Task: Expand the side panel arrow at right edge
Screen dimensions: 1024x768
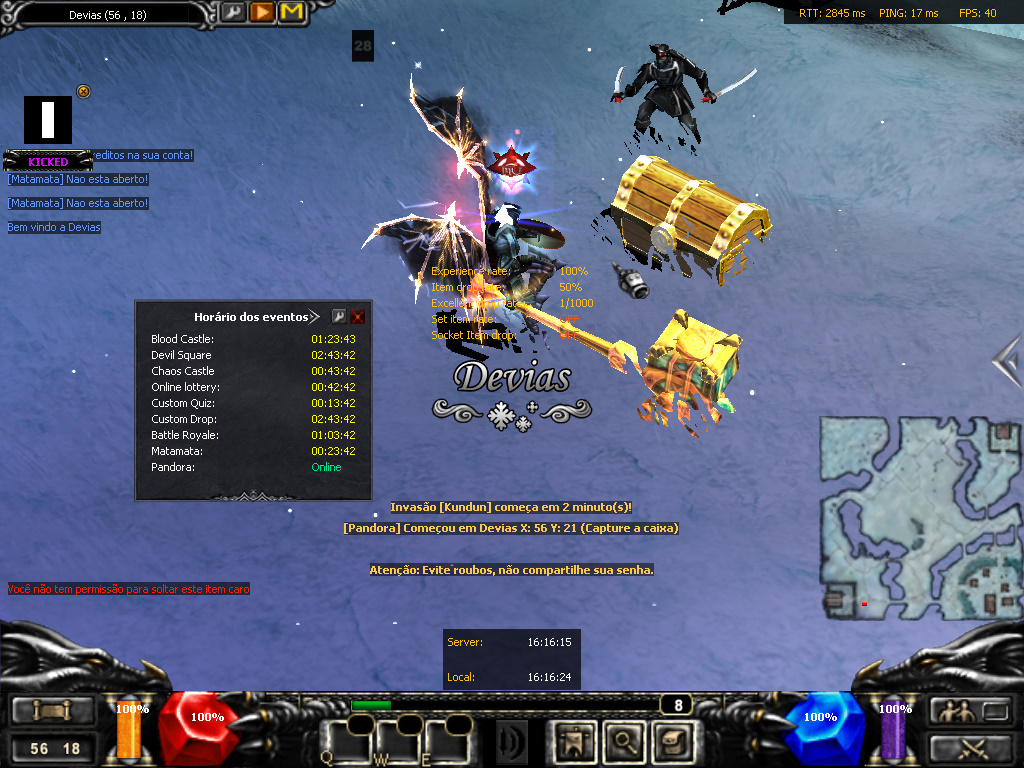Action: (1009, 357)
